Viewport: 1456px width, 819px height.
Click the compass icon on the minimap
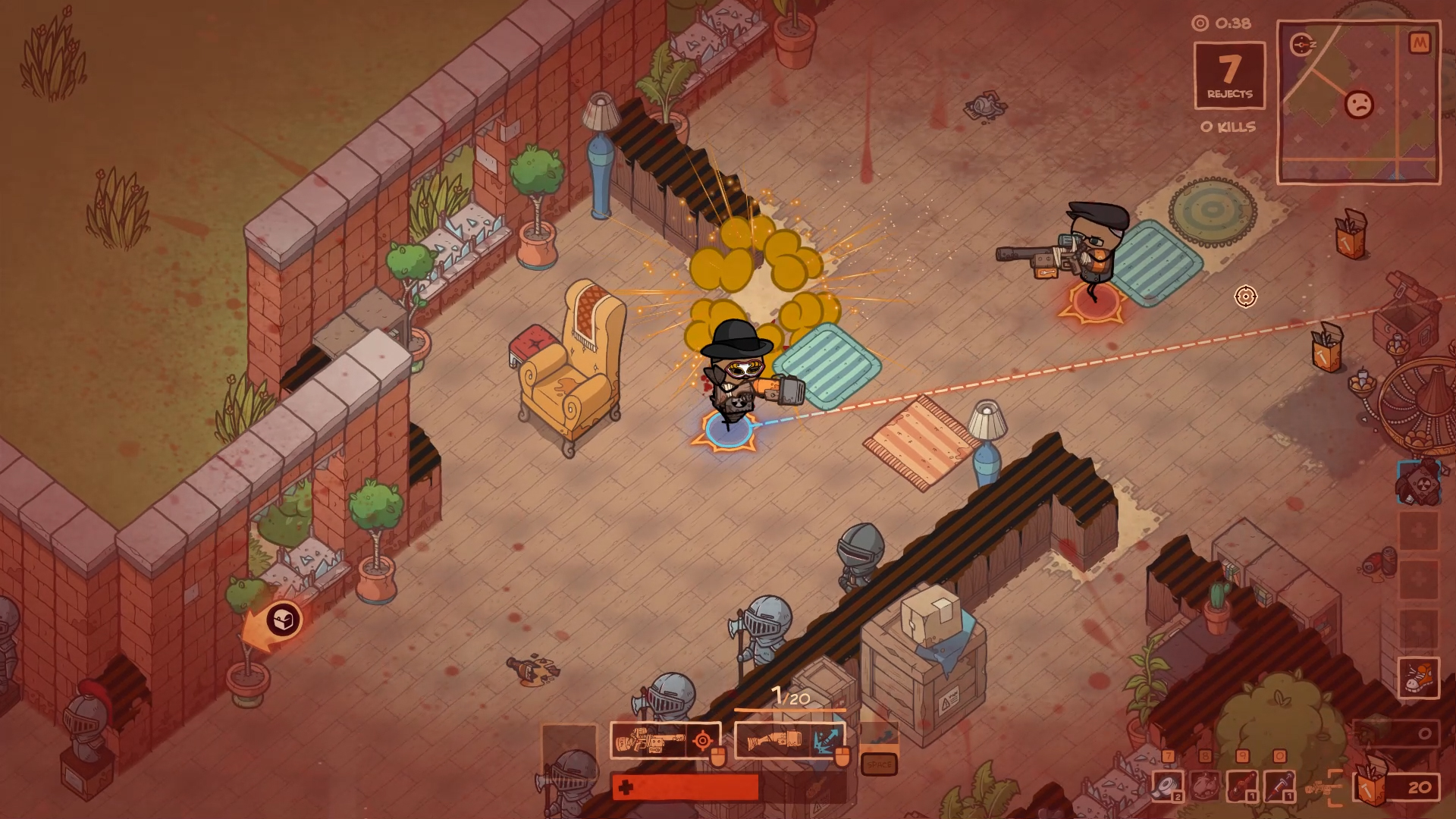tap(1301, 44)
